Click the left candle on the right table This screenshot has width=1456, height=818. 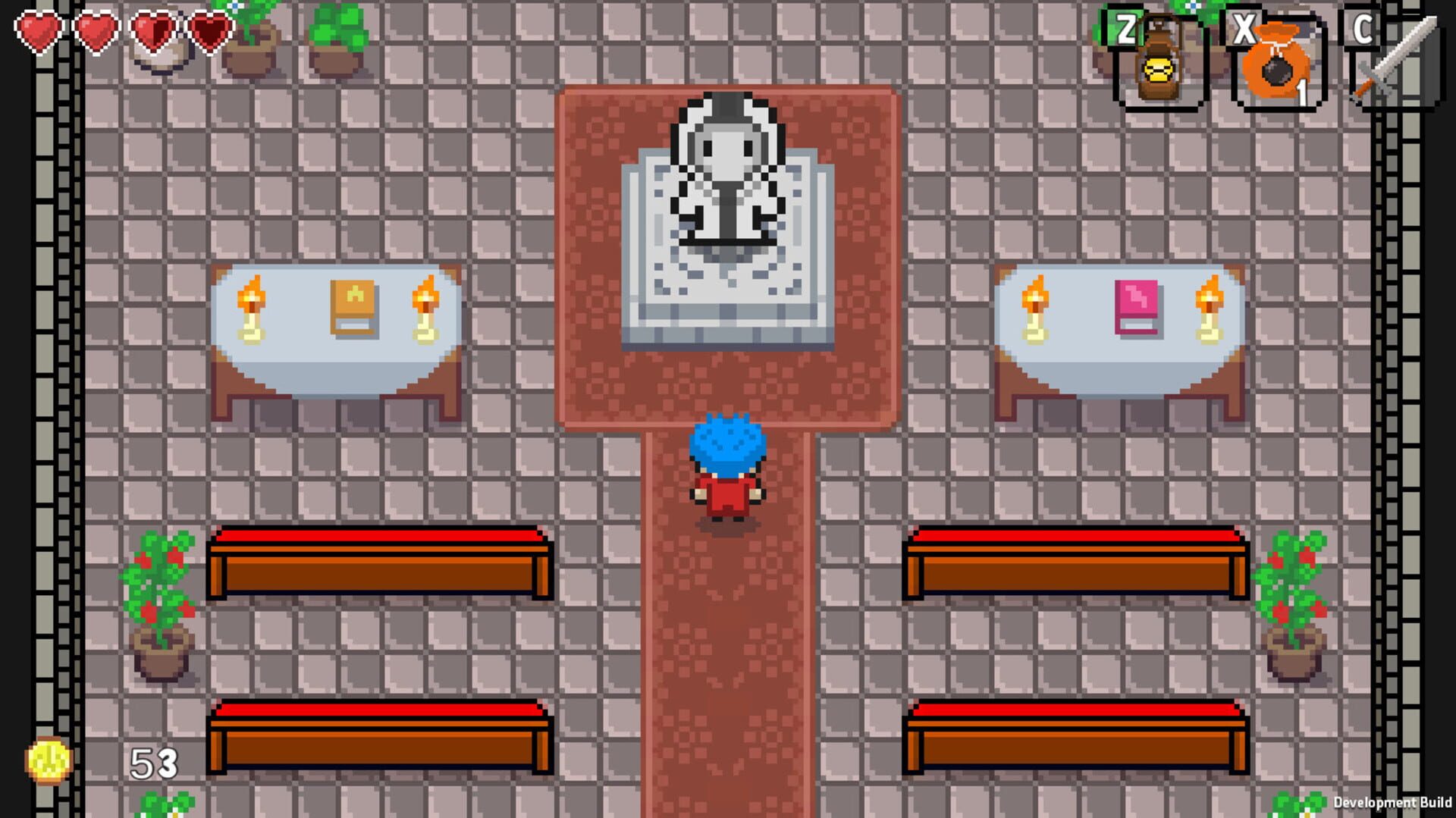(x=1034, y=307)
